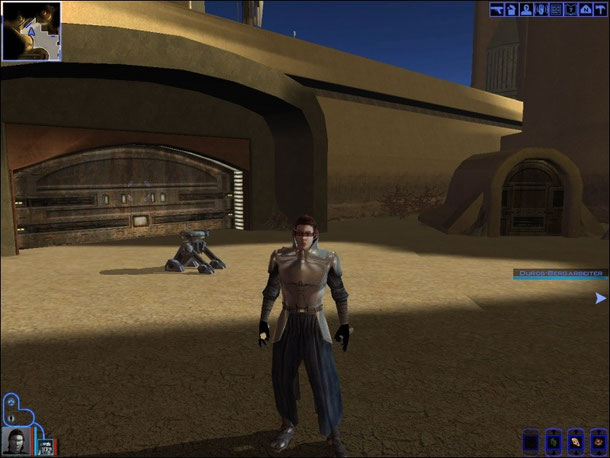
Task: Open the abilities screen with the hand icon
Action: point(541,10)
